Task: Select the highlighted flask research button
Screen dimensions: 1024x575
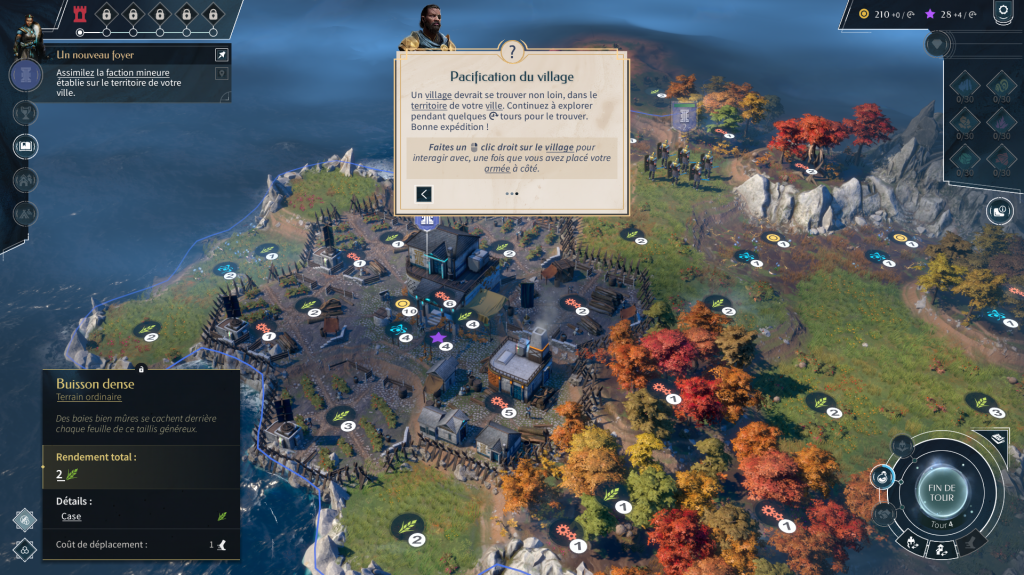Action: point(883,478)
